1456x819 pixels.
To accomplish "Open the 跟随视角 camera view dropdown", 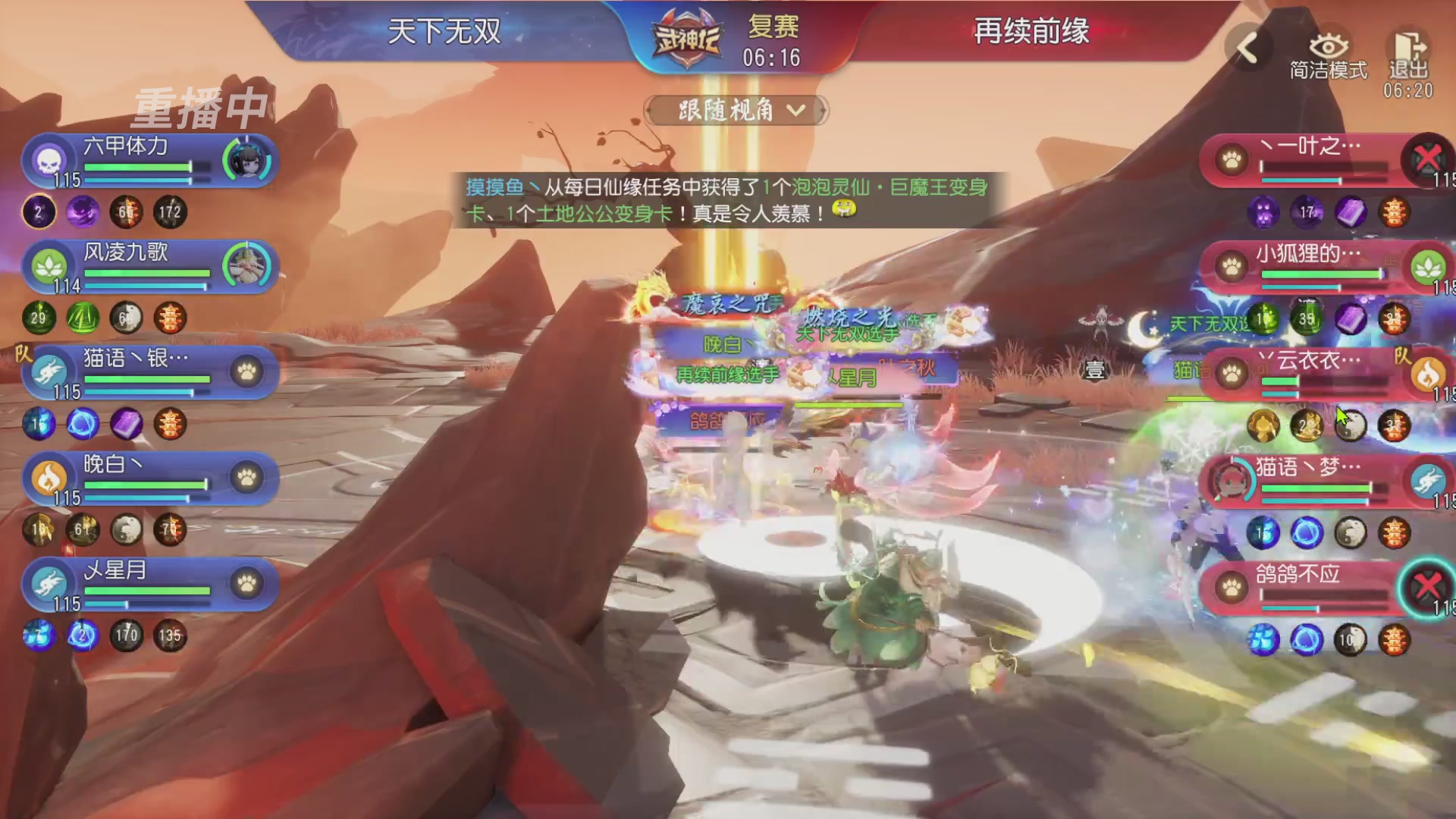I will (x=734, y=111).
